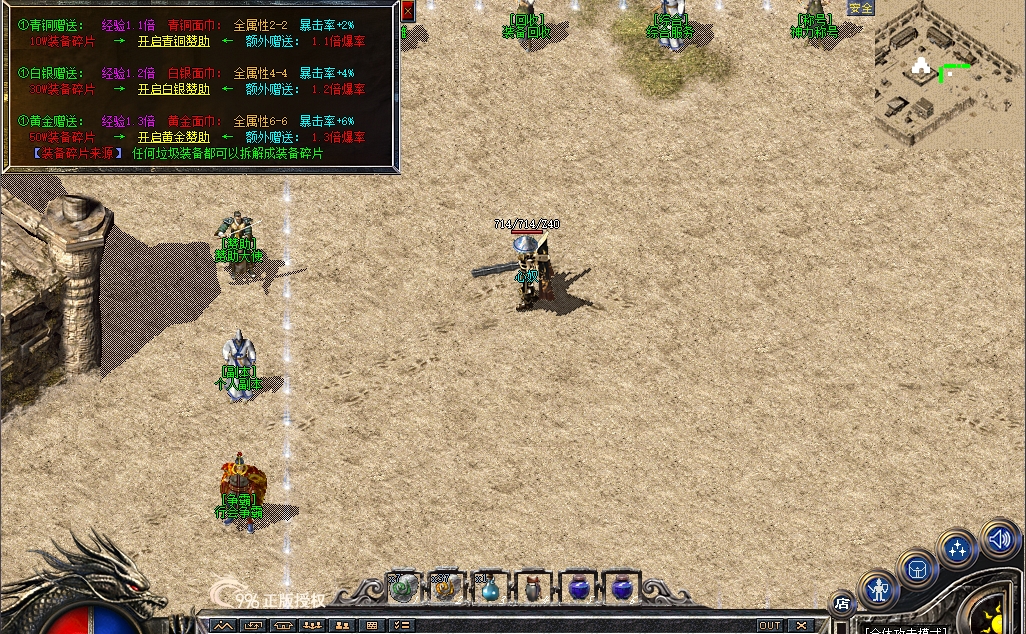Toggle sound with the speaker button

[999, 540]
